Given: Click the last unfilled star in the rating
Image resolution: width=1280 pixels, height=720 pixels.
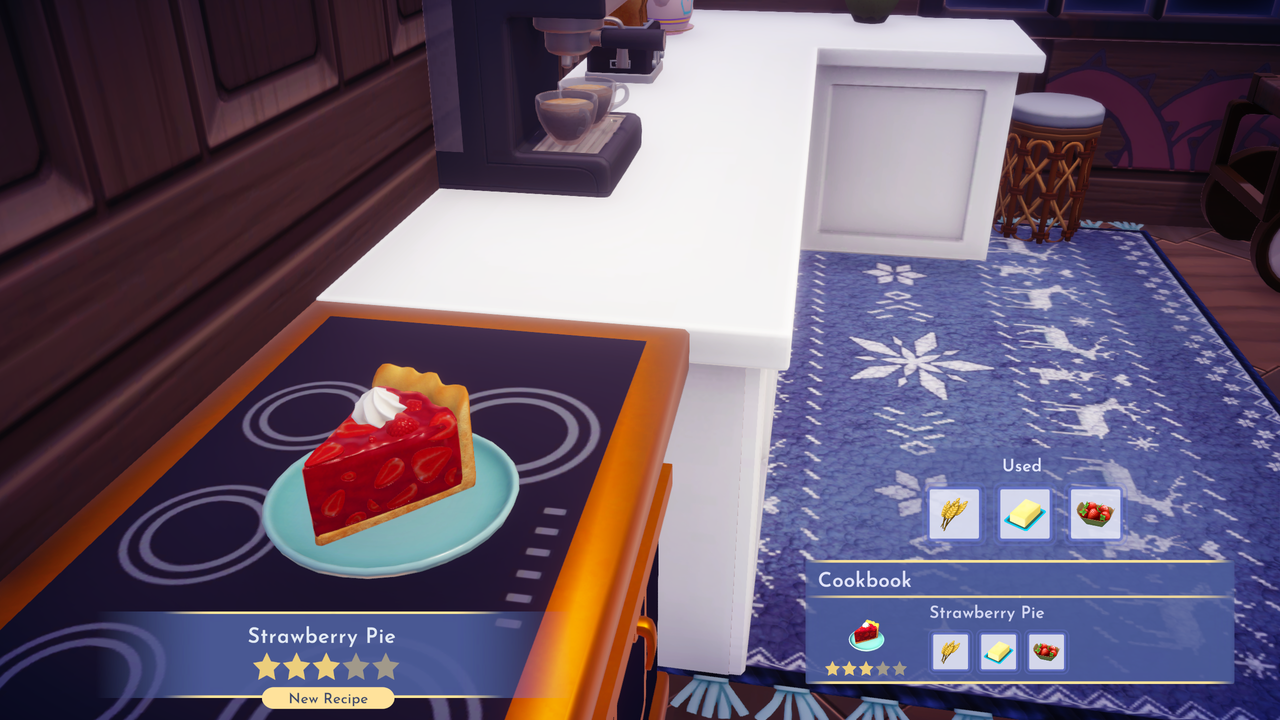Looking at the screenshot, I should click(384, 667).
